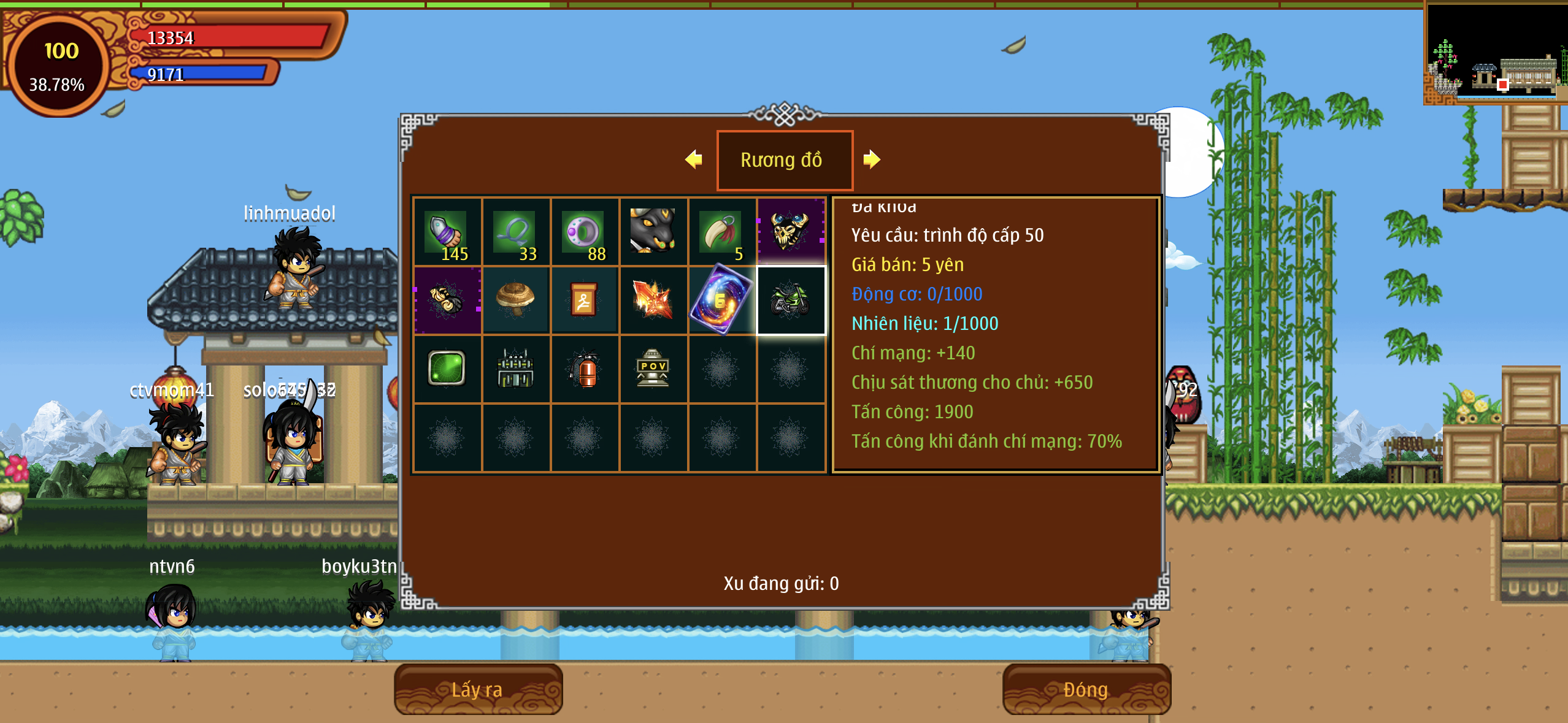Select the orange running-figure scroll item
The width and height of the screenshot is (1568, 723).
coord(585,300)
